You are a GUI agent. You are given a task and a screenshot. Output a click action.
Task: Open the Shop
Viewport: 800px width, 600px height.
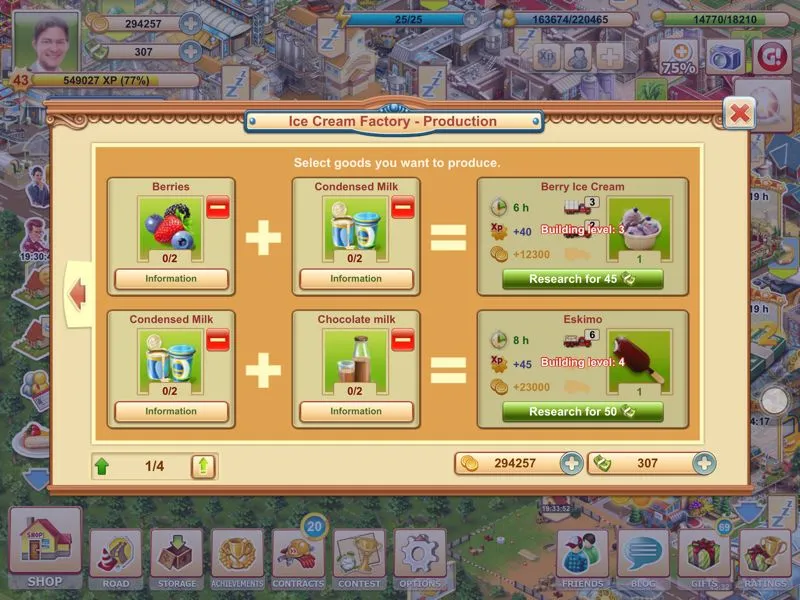pyautogui.click(x=45, y=546)
